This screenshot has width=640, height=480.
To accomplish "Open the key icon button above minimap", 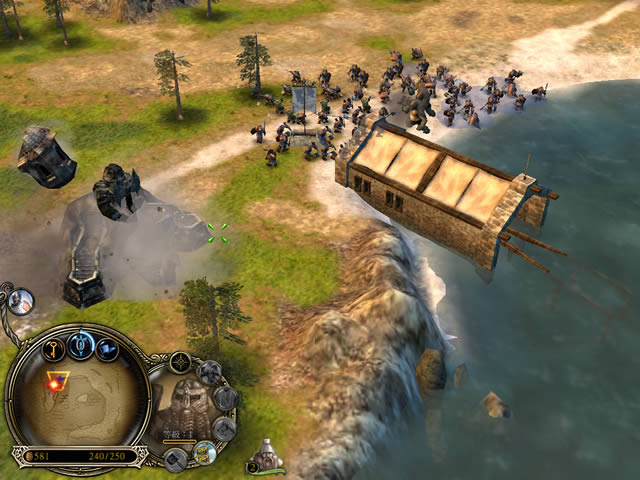I will click(x=53, y=348).
